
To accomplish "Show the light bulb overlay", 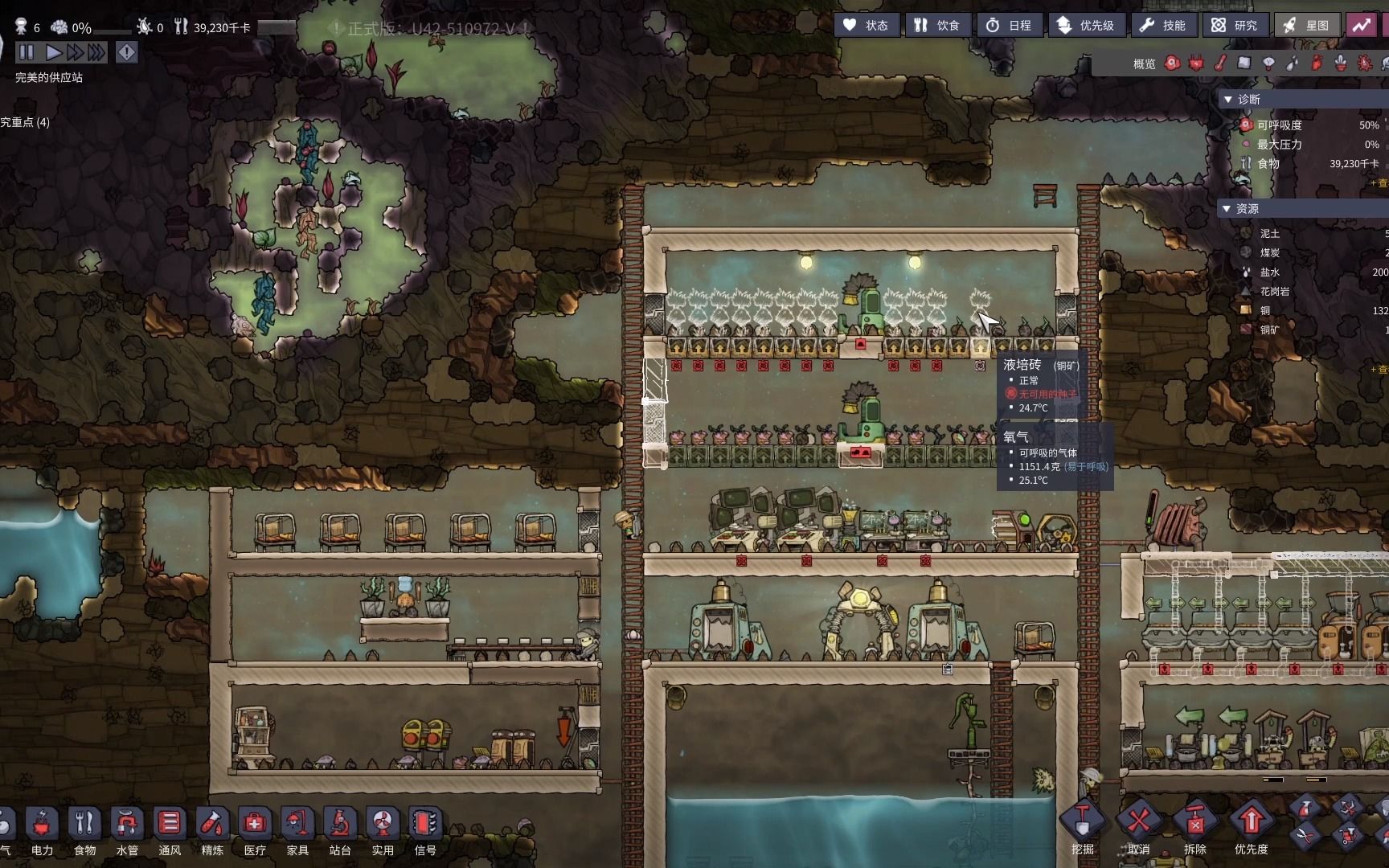I will pos(1268,63).
